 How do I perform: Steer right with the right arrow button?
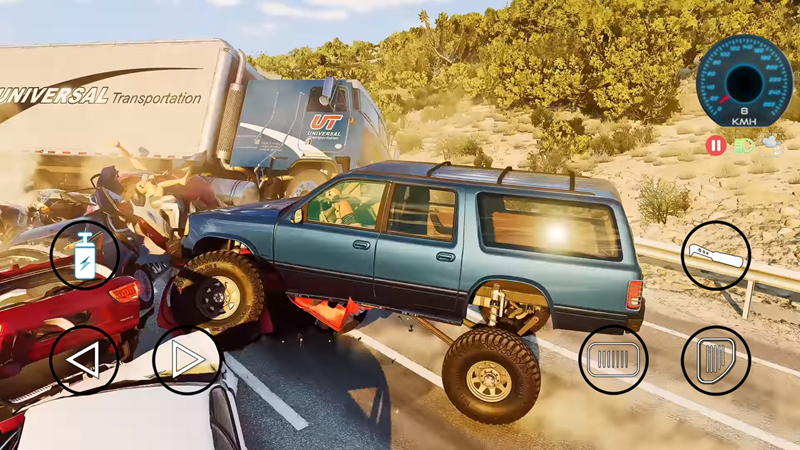187,360
